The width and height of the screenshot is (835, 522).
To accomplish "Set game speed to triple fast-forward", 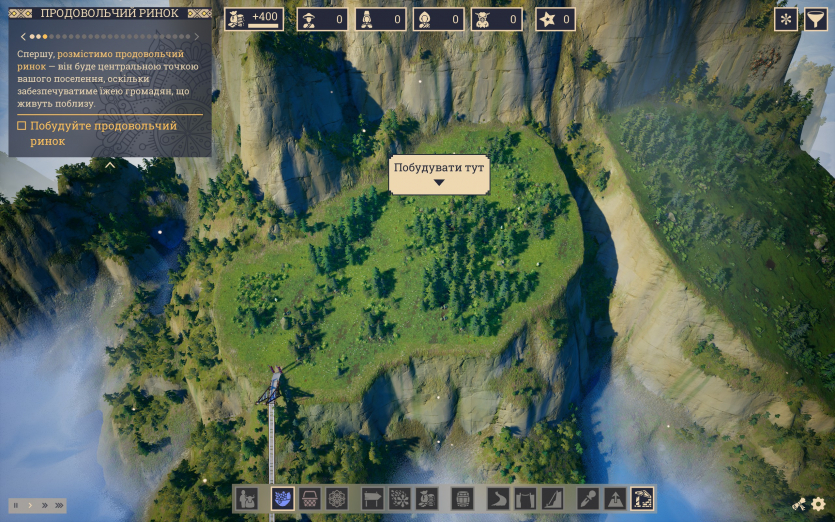I will 60,506.
